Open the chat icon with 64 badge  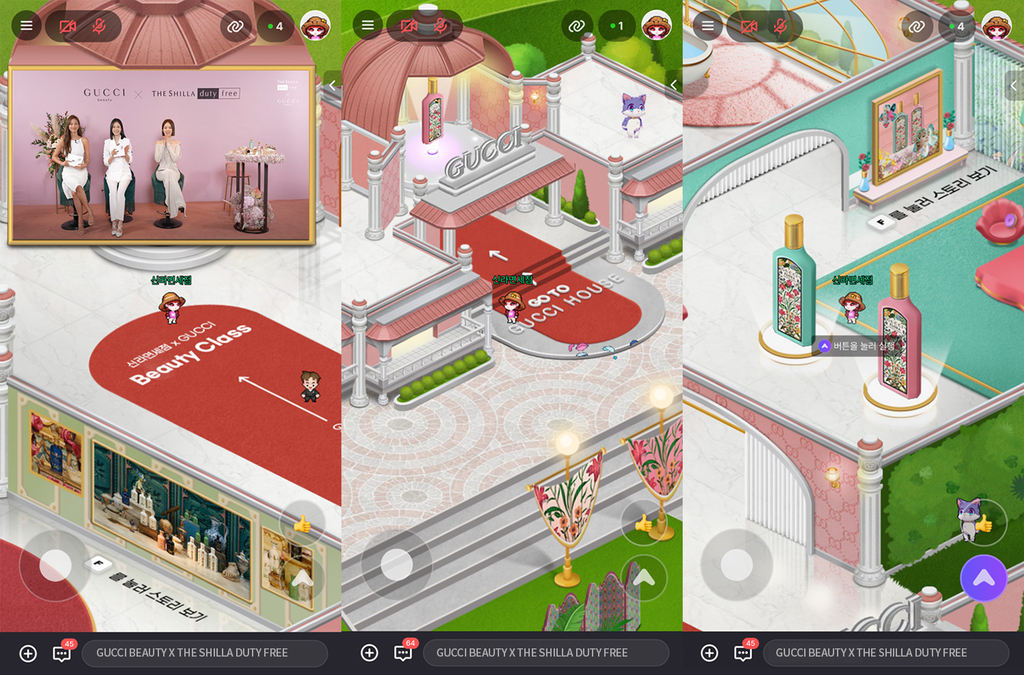(x=404, y=652)
